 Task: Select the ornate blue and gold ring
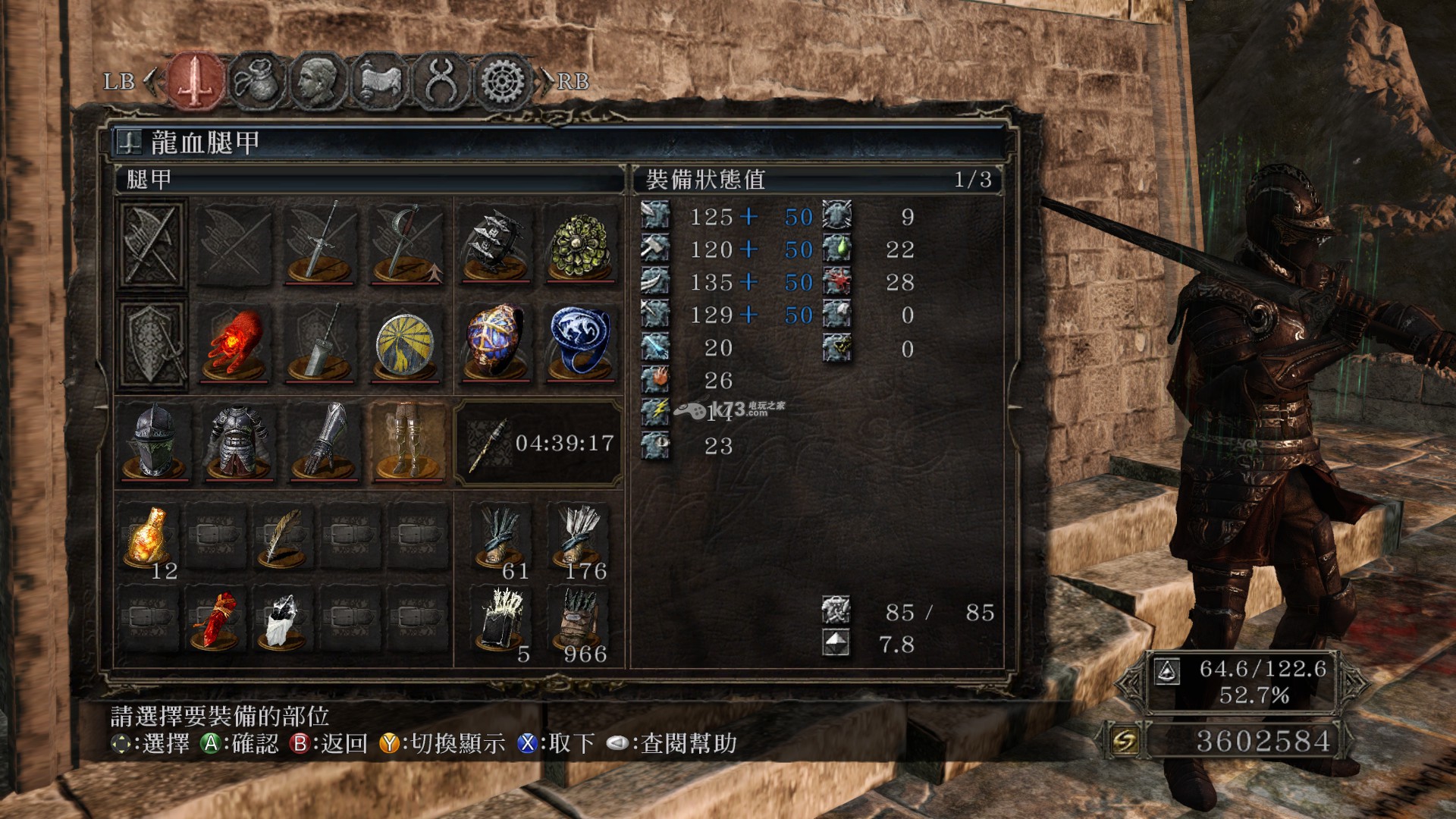click(x=495, y=343)
